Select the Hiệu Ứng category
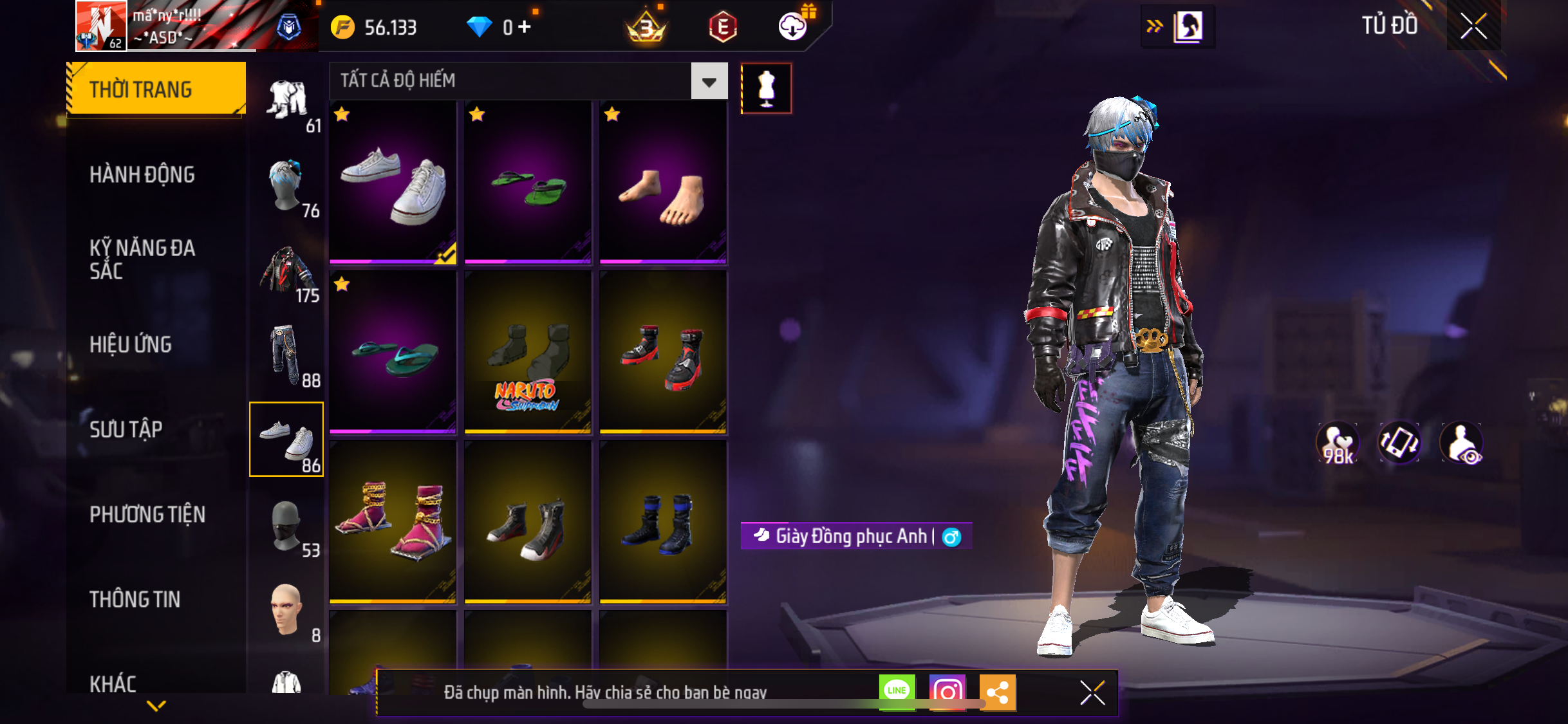This screenshot has height=724, width=1568. [x=131, y=344]
